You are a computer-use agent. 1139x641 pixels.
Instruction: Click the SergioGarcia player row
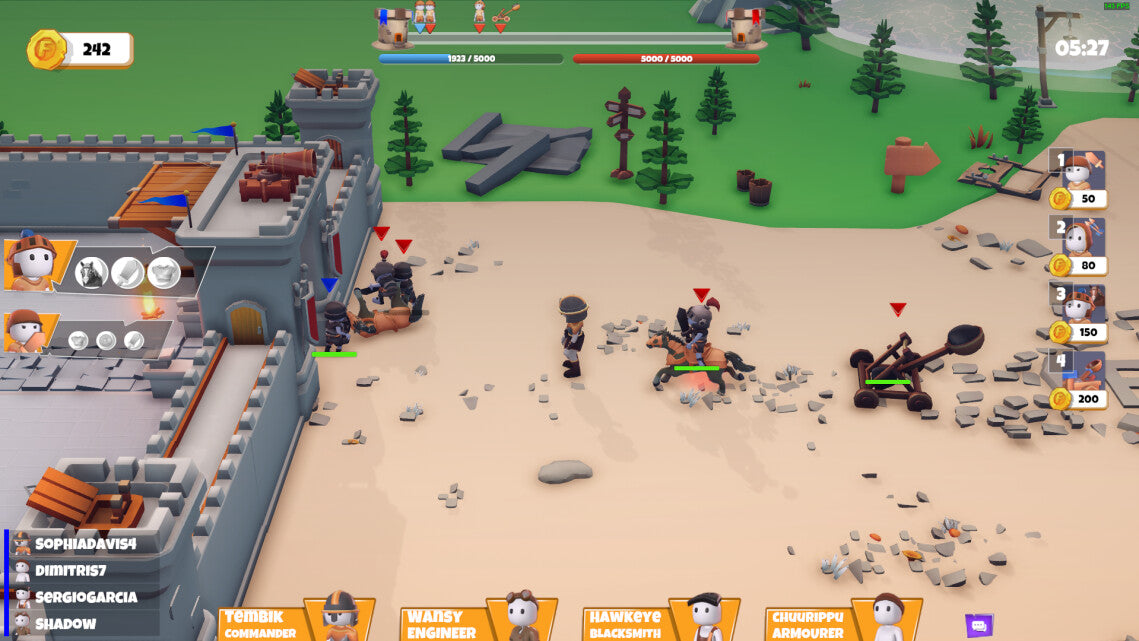tap(85, 597)
